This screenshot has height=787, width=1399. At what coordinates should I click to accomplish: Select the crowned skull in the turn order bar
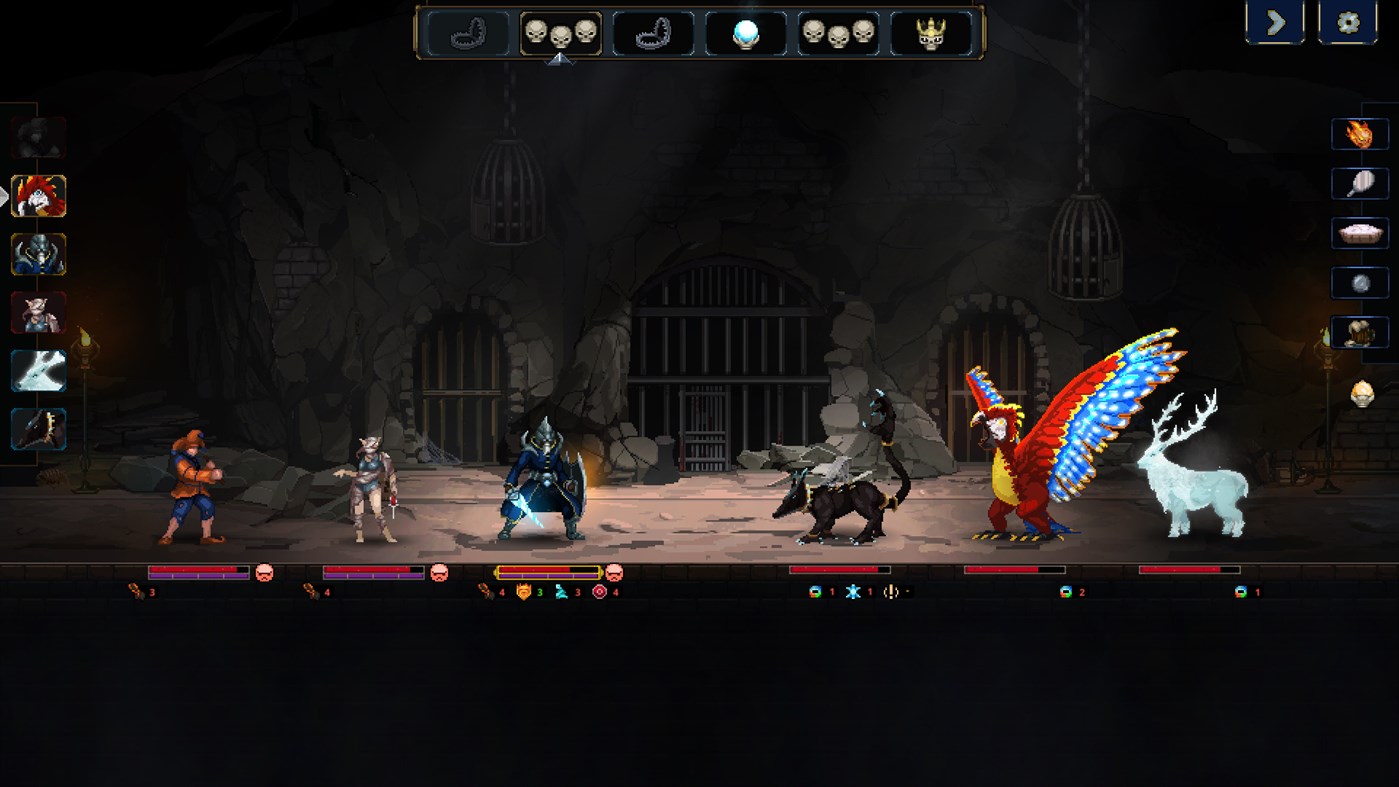pyautogui.click(x=930, y=32)
